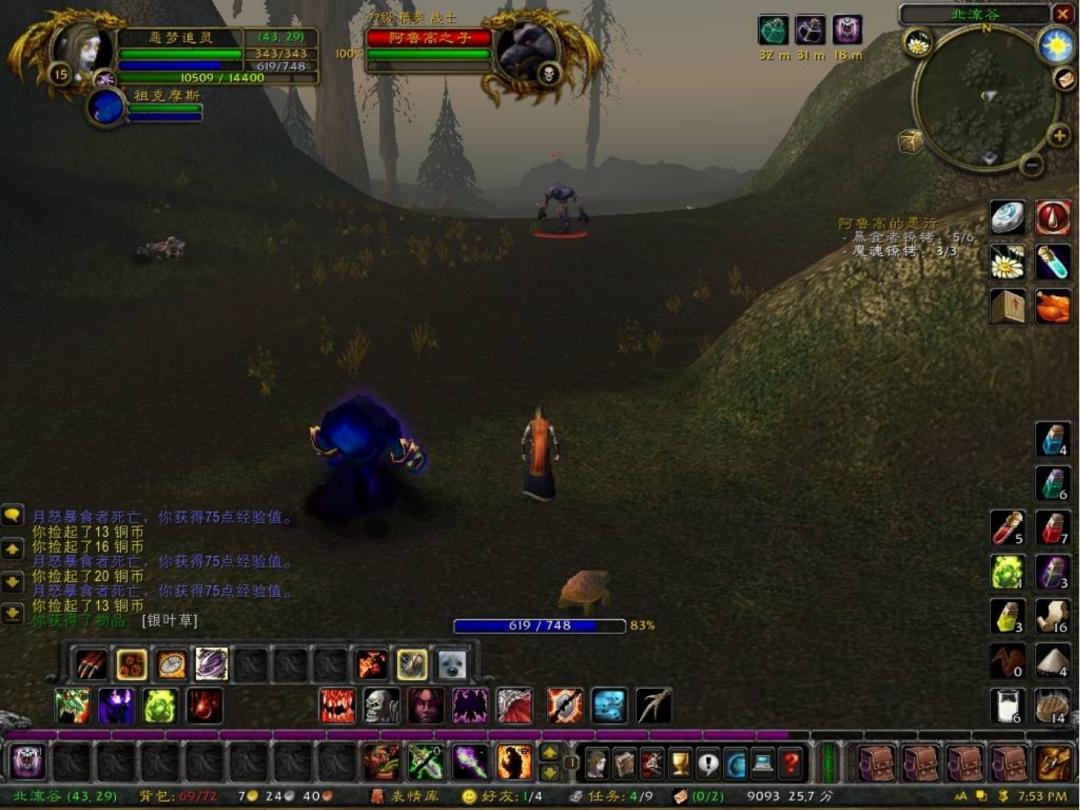Zoom out the minimap with minus button
Screen dimensions: 1080x810
1032,165
